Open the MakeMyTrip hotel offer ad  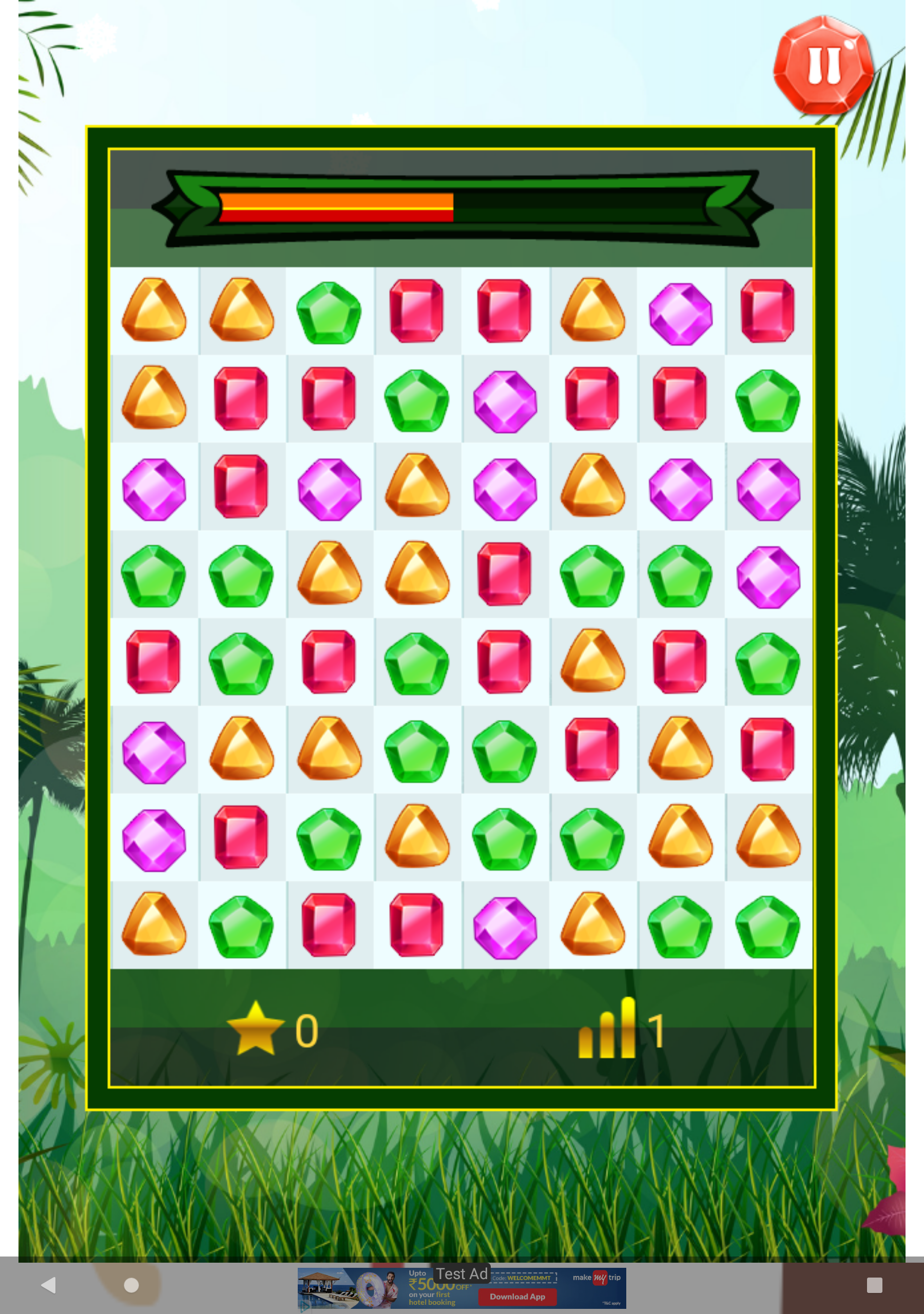pos(372,1288)
